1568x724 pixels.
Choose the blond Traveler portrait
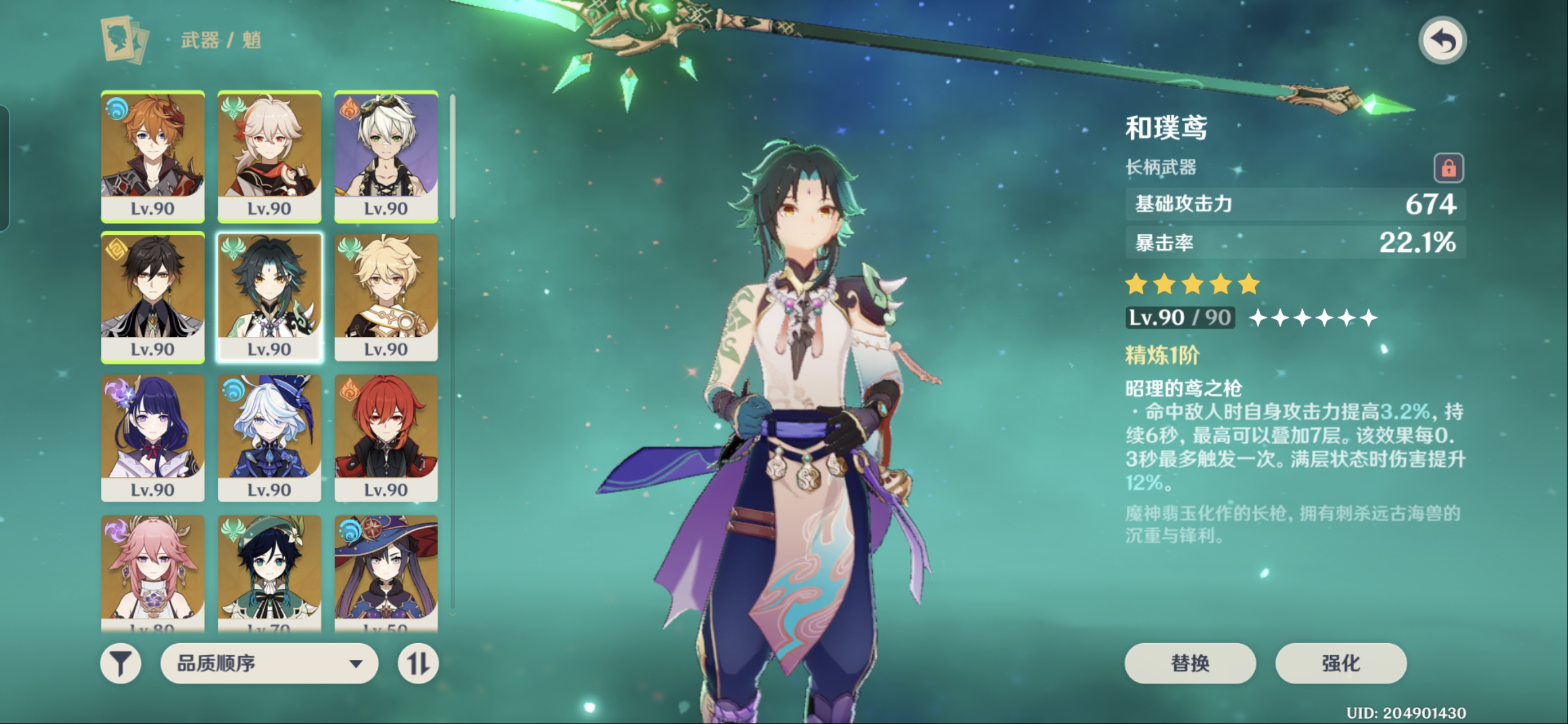(x=386, y=297)
